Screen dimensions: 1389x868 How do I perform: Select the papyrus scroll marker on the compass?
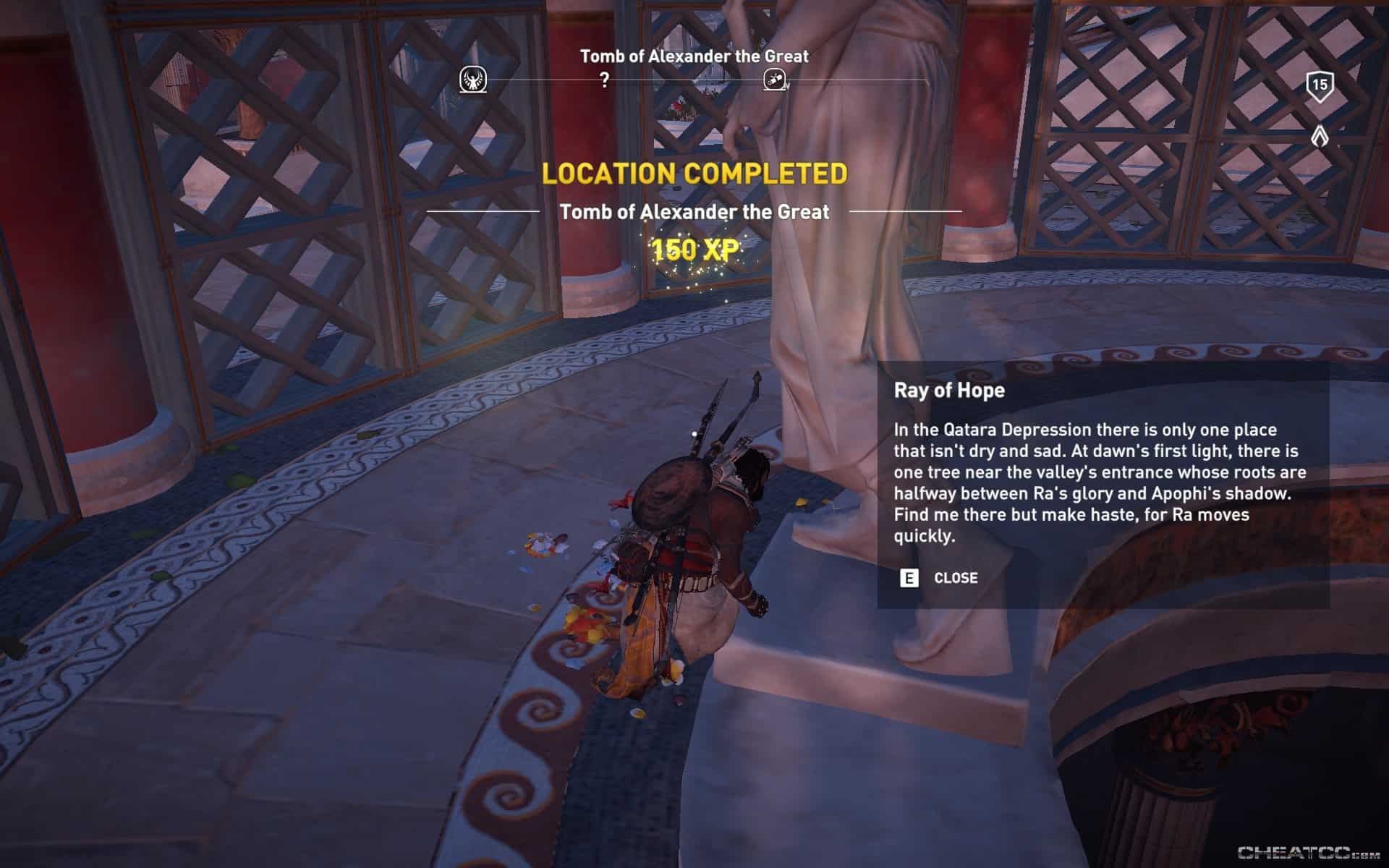point(775,80)
